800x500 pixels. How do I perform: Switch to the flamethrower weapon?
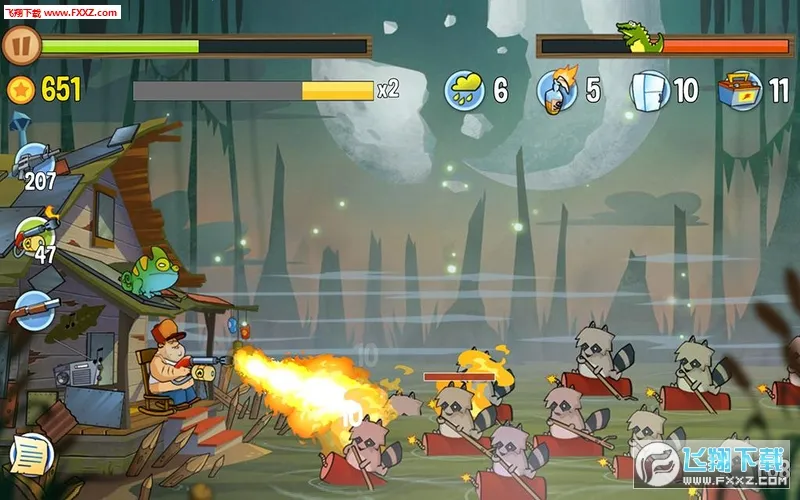[36, 235]
